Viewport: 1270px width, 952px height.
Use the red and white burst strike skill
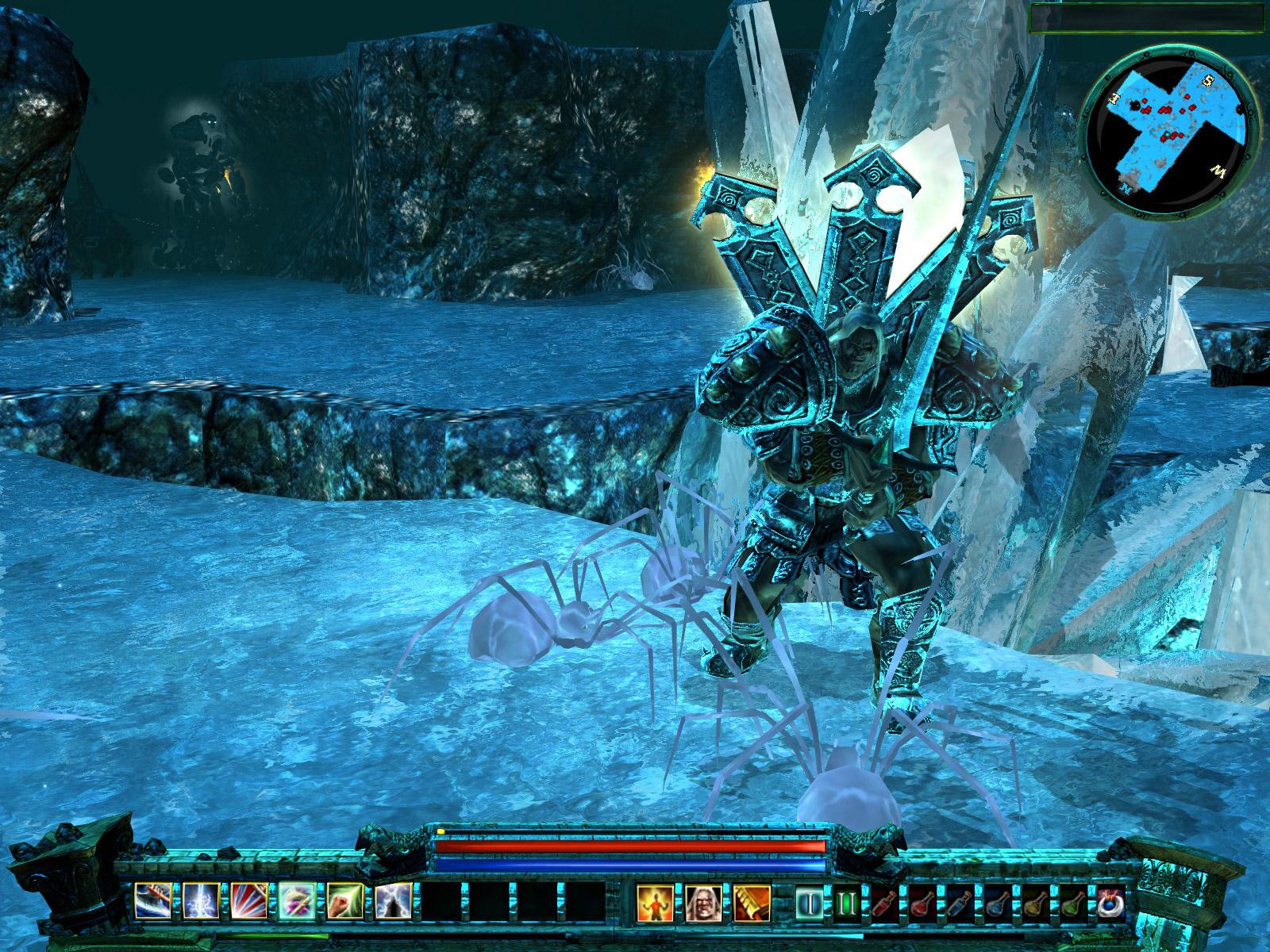(x=250, y=902)
